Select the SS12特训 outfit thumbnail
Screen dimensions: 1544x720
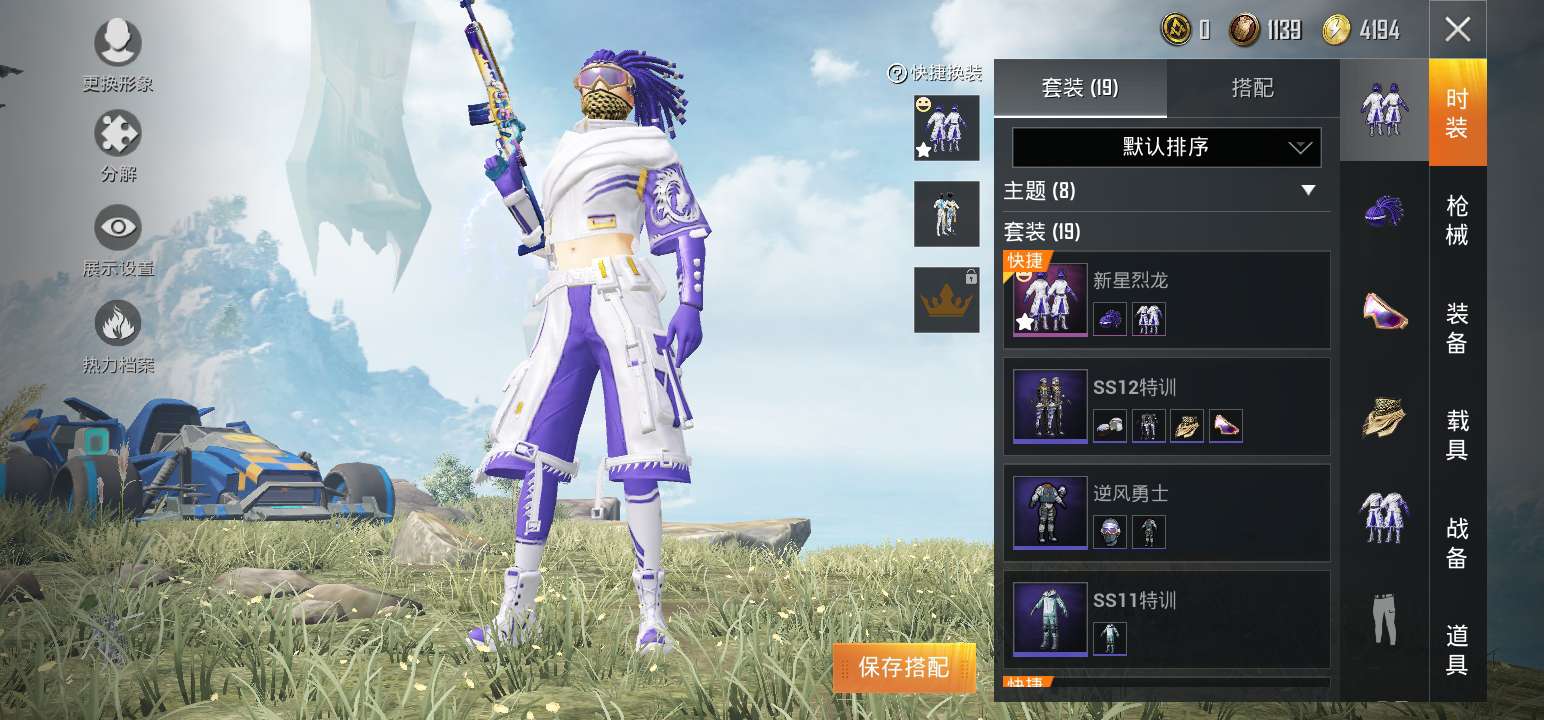[x=1049, y=405]
